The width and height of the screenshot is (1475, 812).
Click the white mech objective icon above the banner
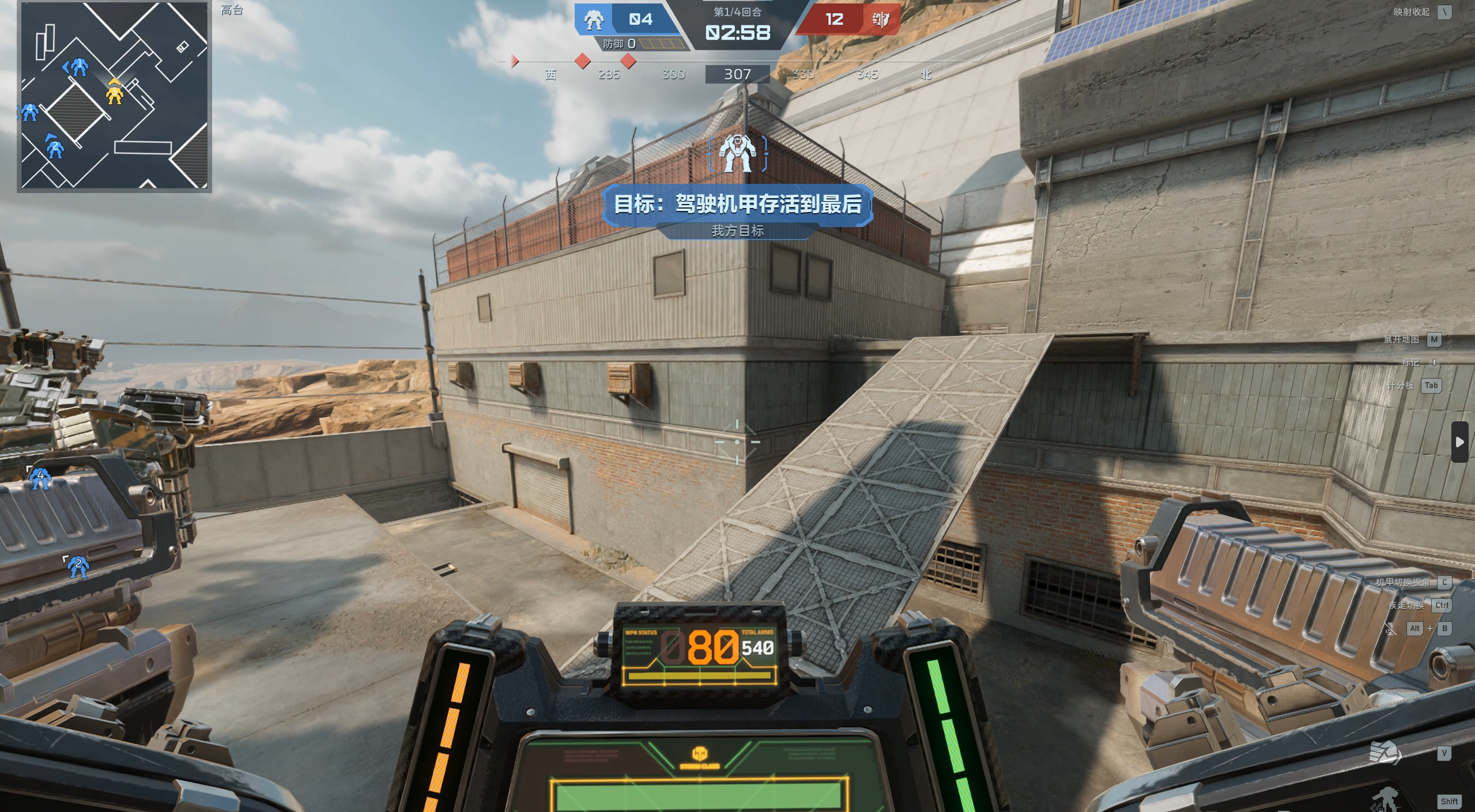[x=737, y=153]
